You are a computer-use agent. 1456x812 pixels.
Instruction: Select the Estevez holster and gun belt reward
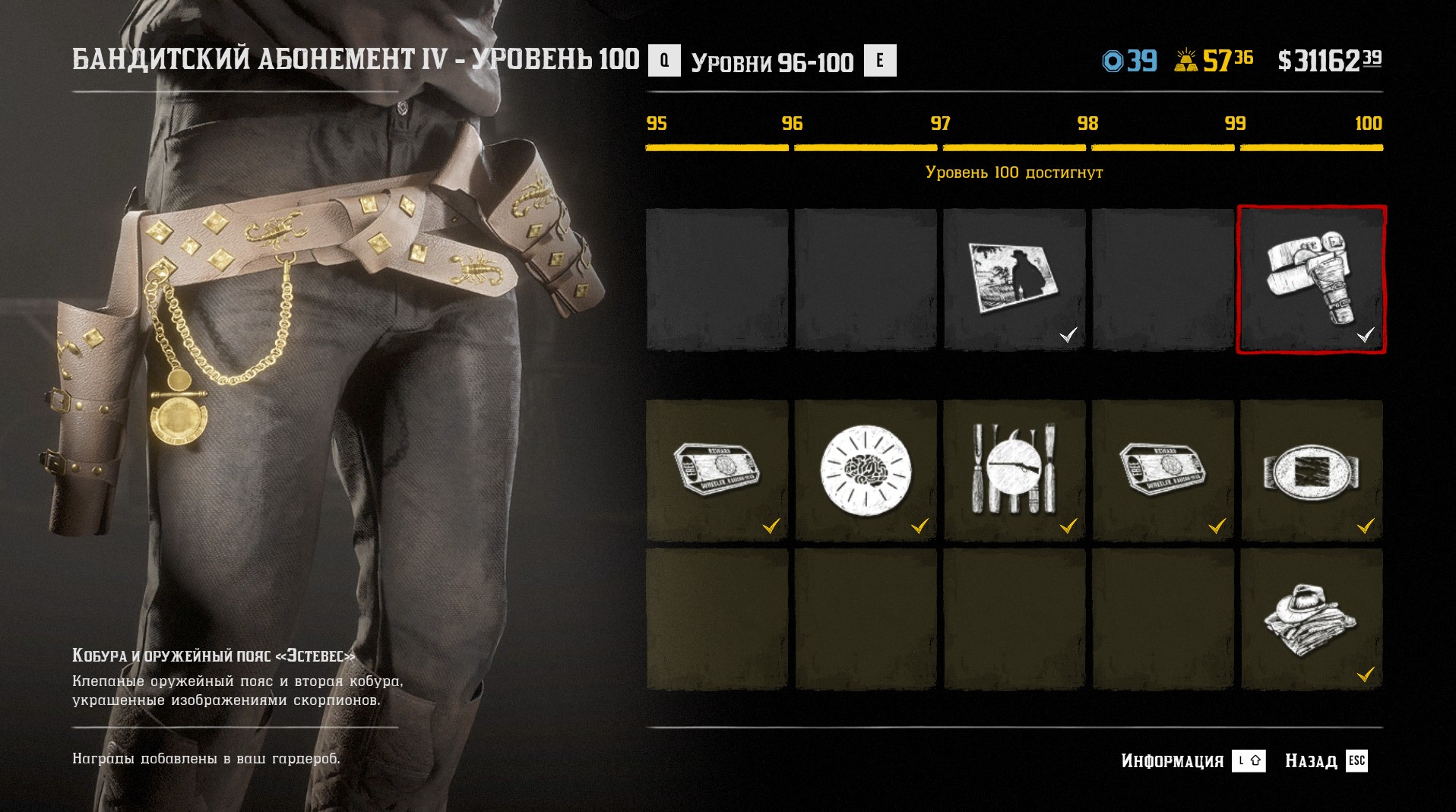pos(1312,280)
